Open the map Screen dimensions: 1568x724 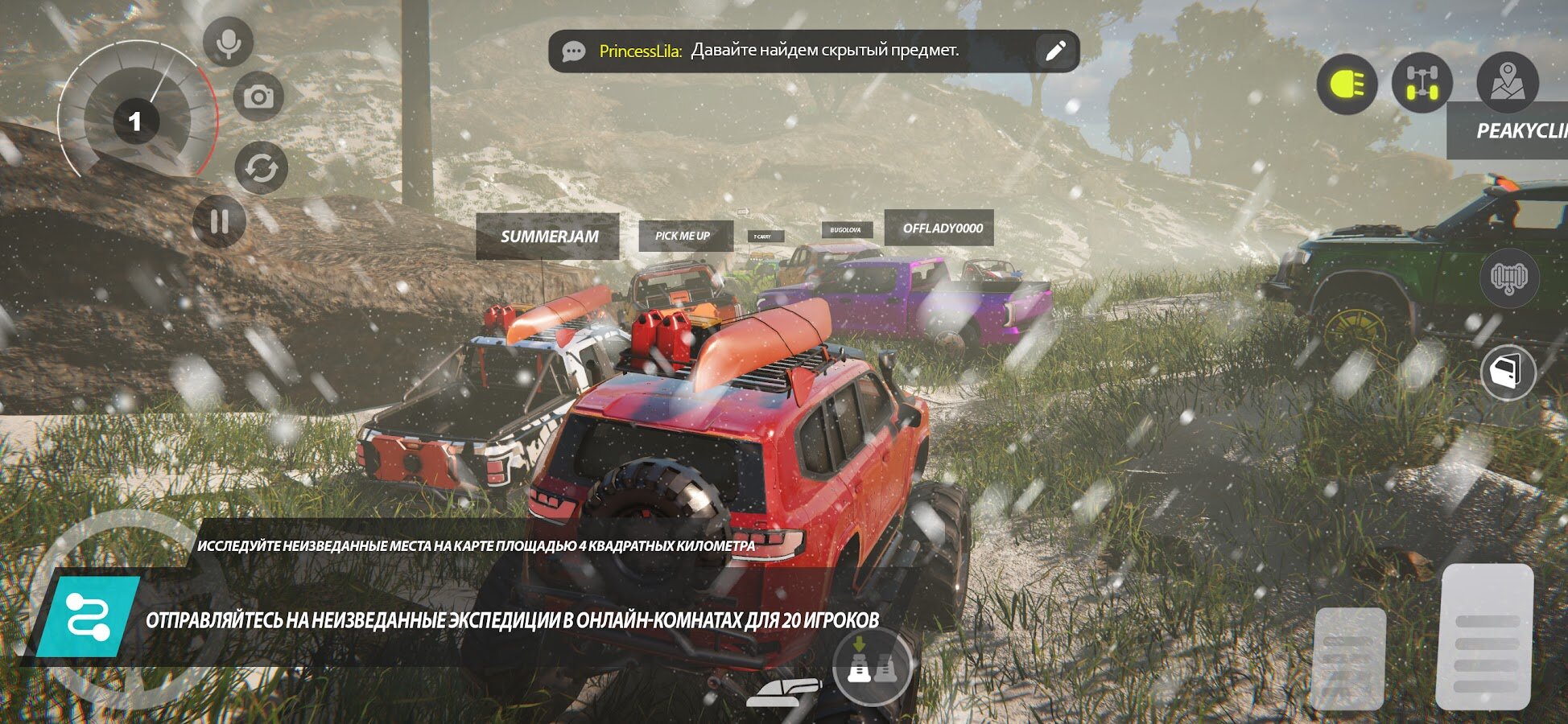pos(1507,82)
